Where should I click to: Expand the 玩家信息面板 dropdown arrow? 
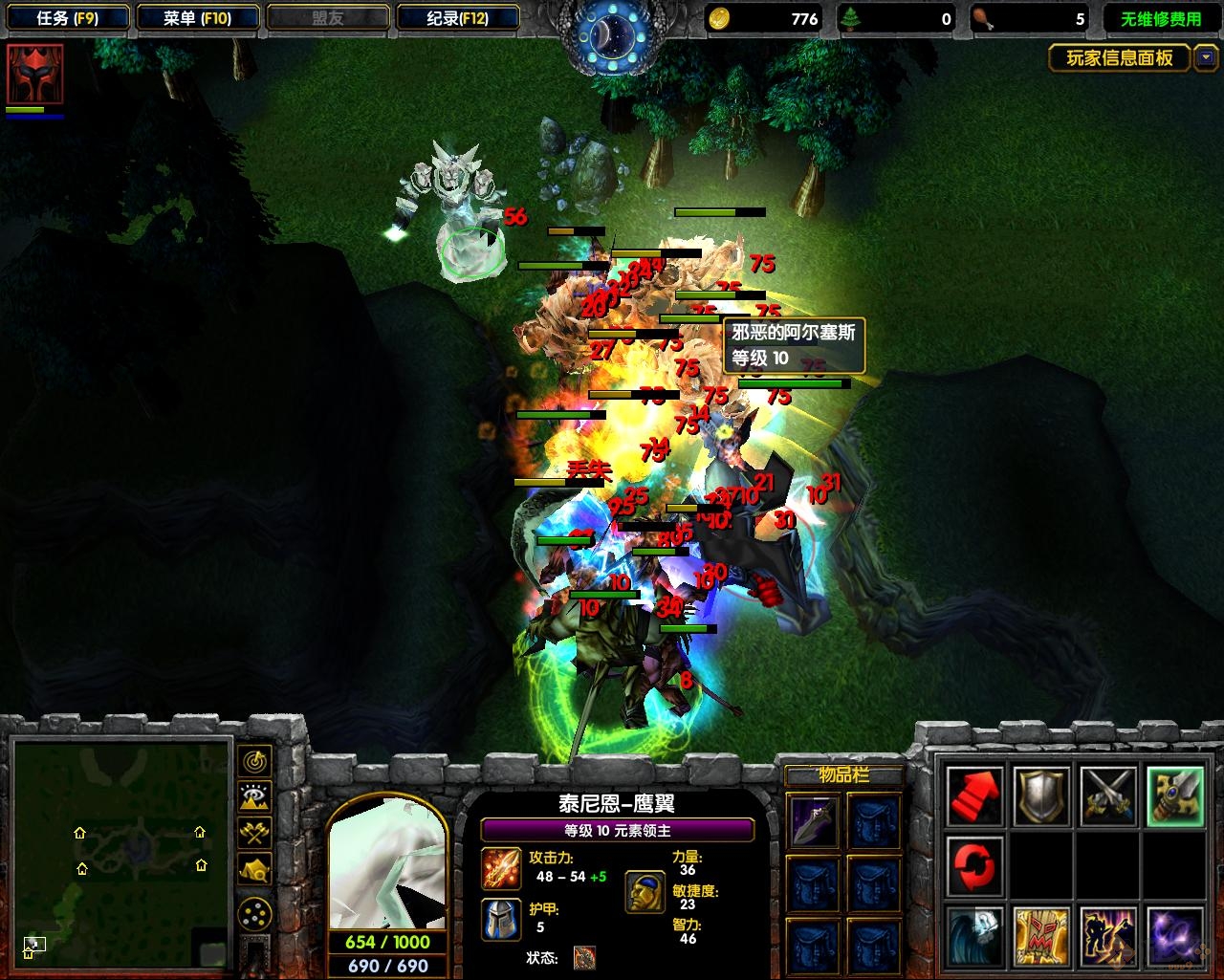(1205, 58)
